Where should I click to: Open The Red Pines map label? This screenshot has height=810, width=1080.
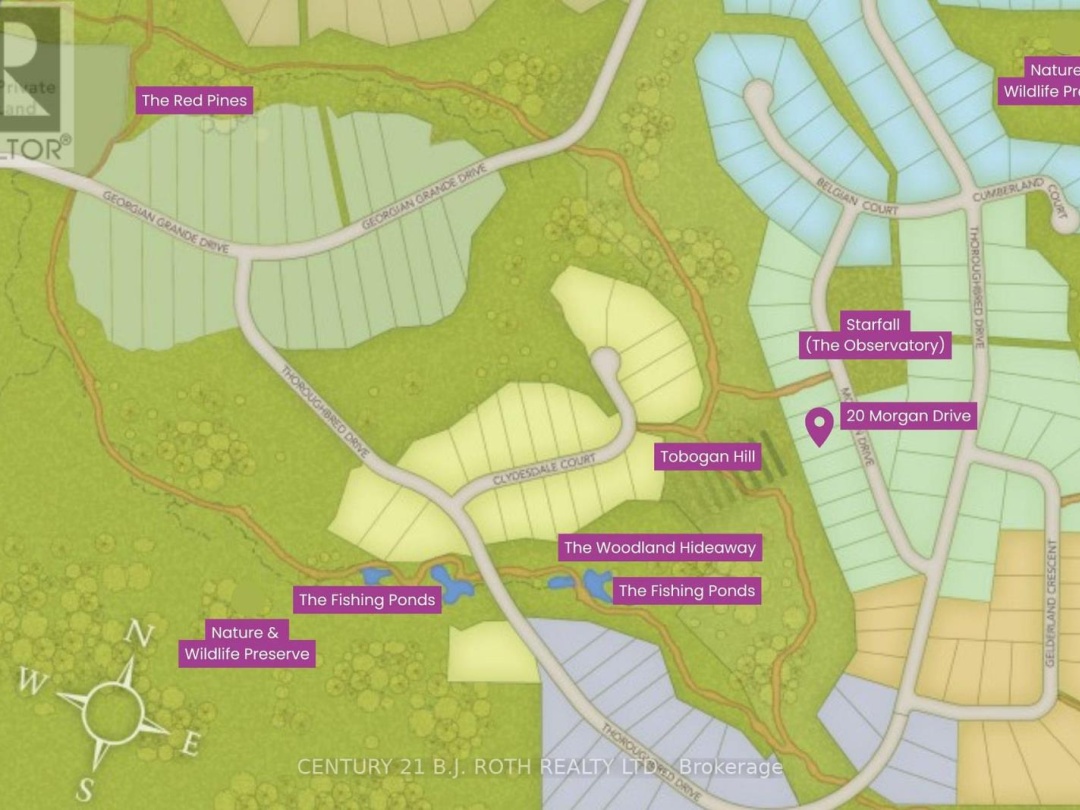194,100
